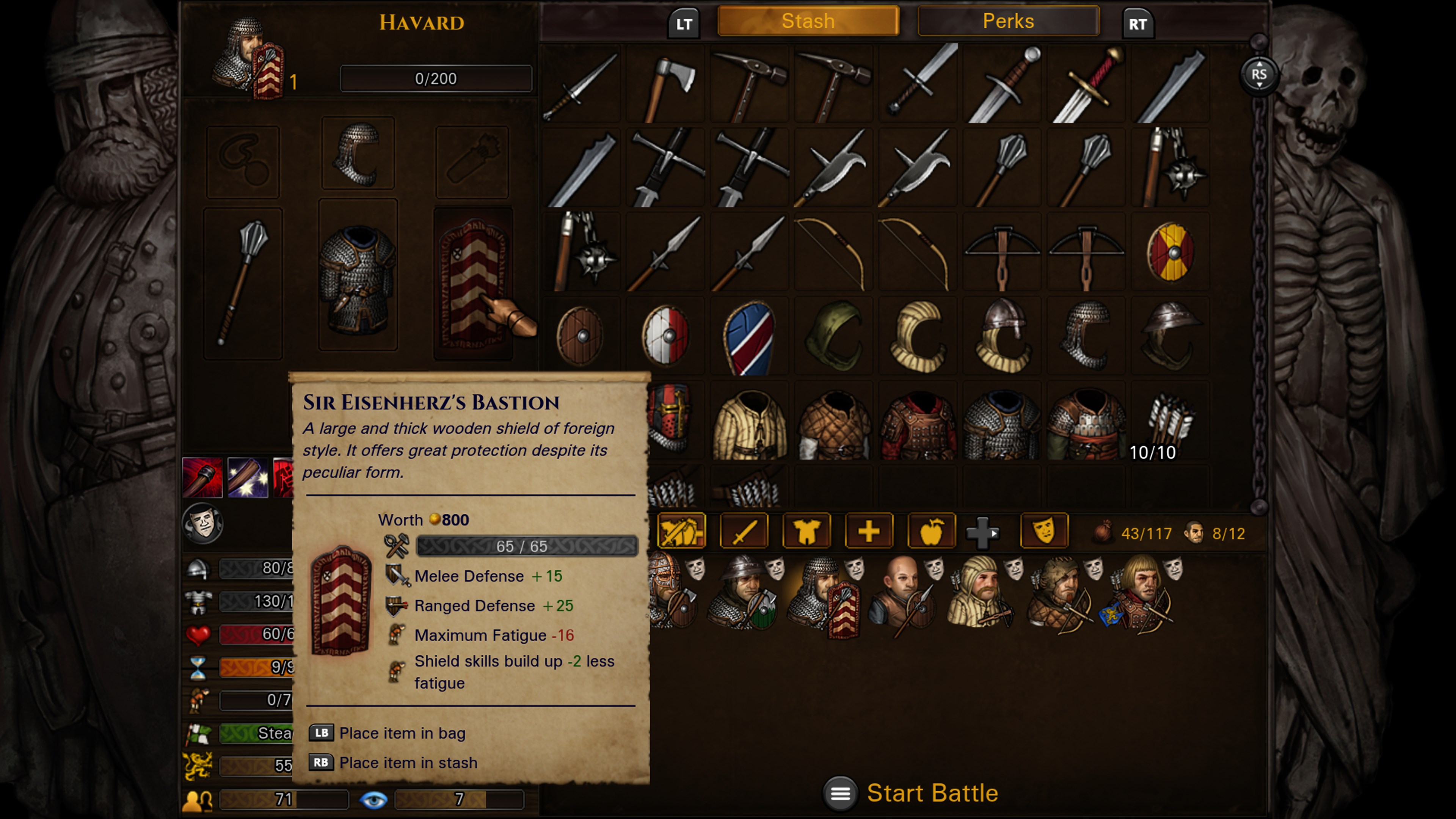Switch to the Perks tab
The width and height of the screenshot is (1456, 819).
pyautogui.click(x=1008, y=21)
